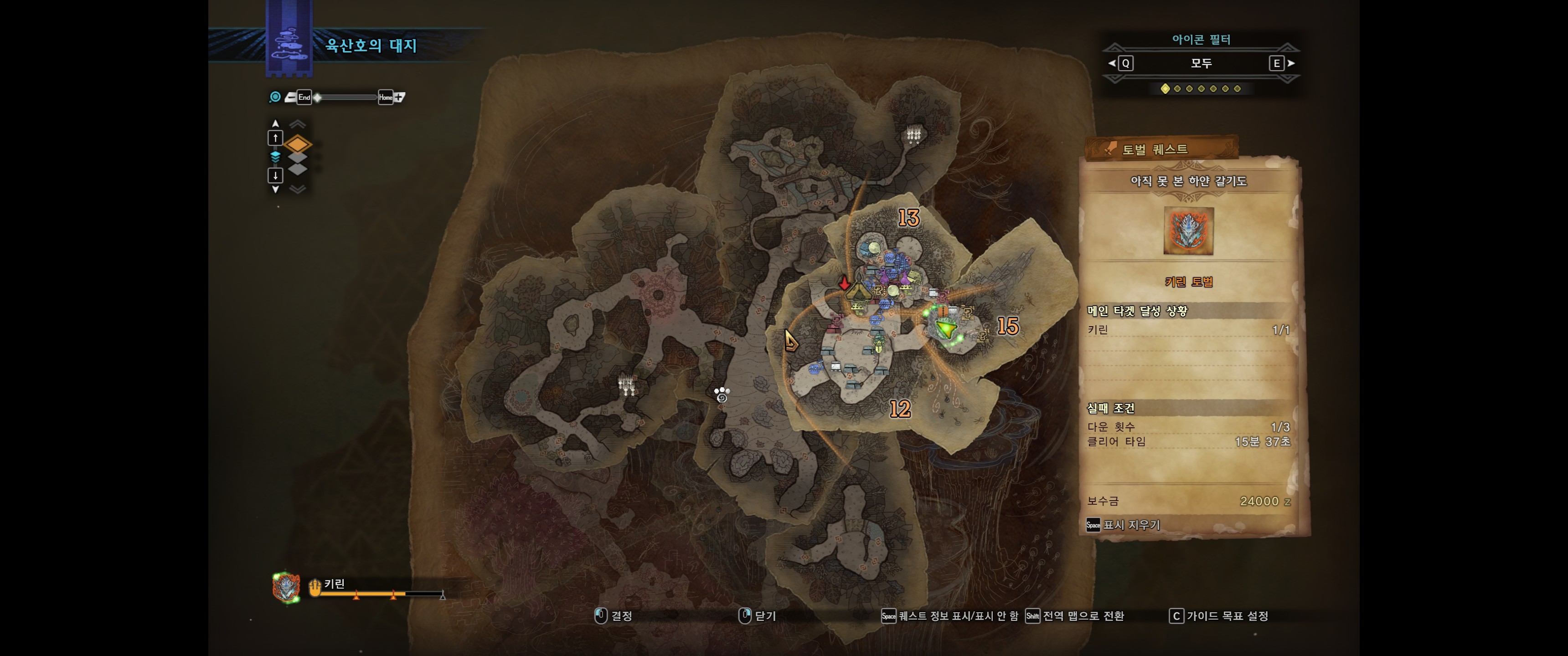
Task: Click the Kirin quest target portrait
Action: pyautogui.click(x=1187, y=231)
